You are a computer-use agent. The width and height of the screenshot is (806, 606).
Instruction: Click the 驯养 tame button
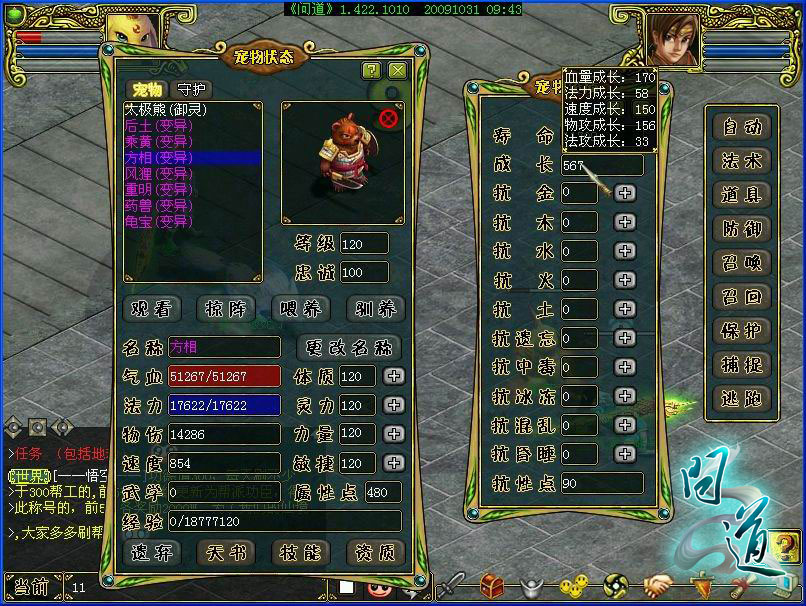pyautogui.click(x=374, y=309)
